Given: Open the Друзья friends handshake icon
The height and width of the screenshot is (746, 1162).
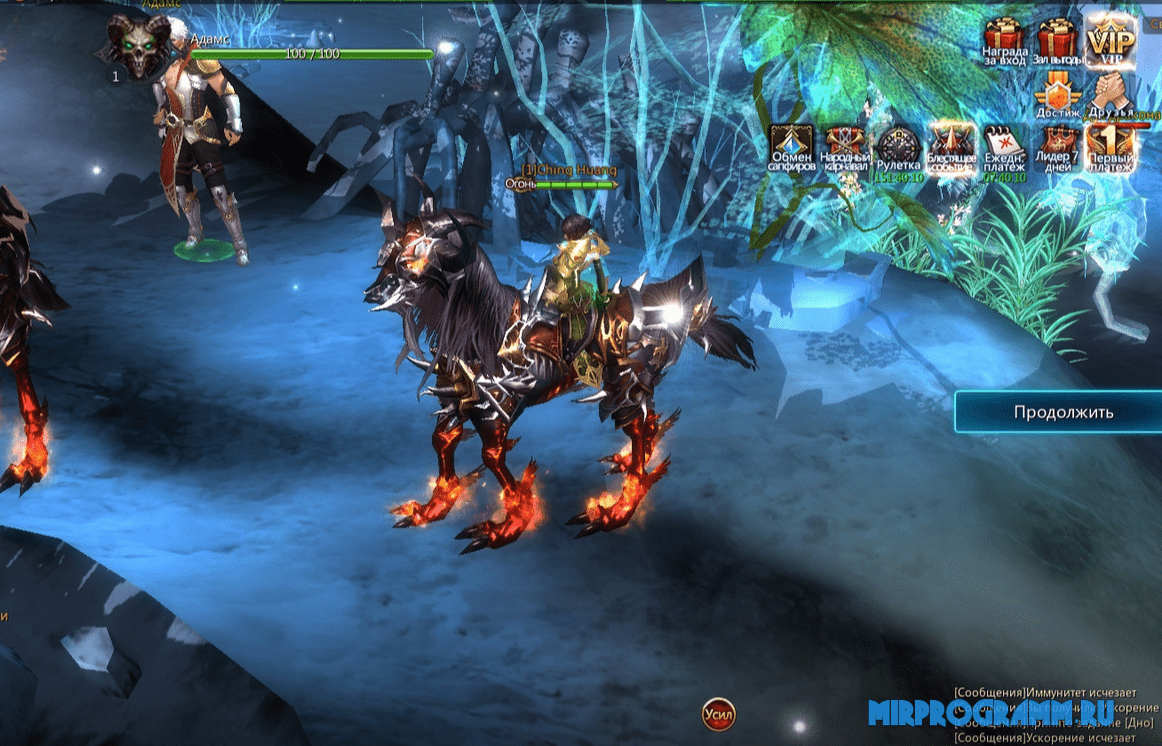Looking at the screenshot, I should pos(1110,96).
